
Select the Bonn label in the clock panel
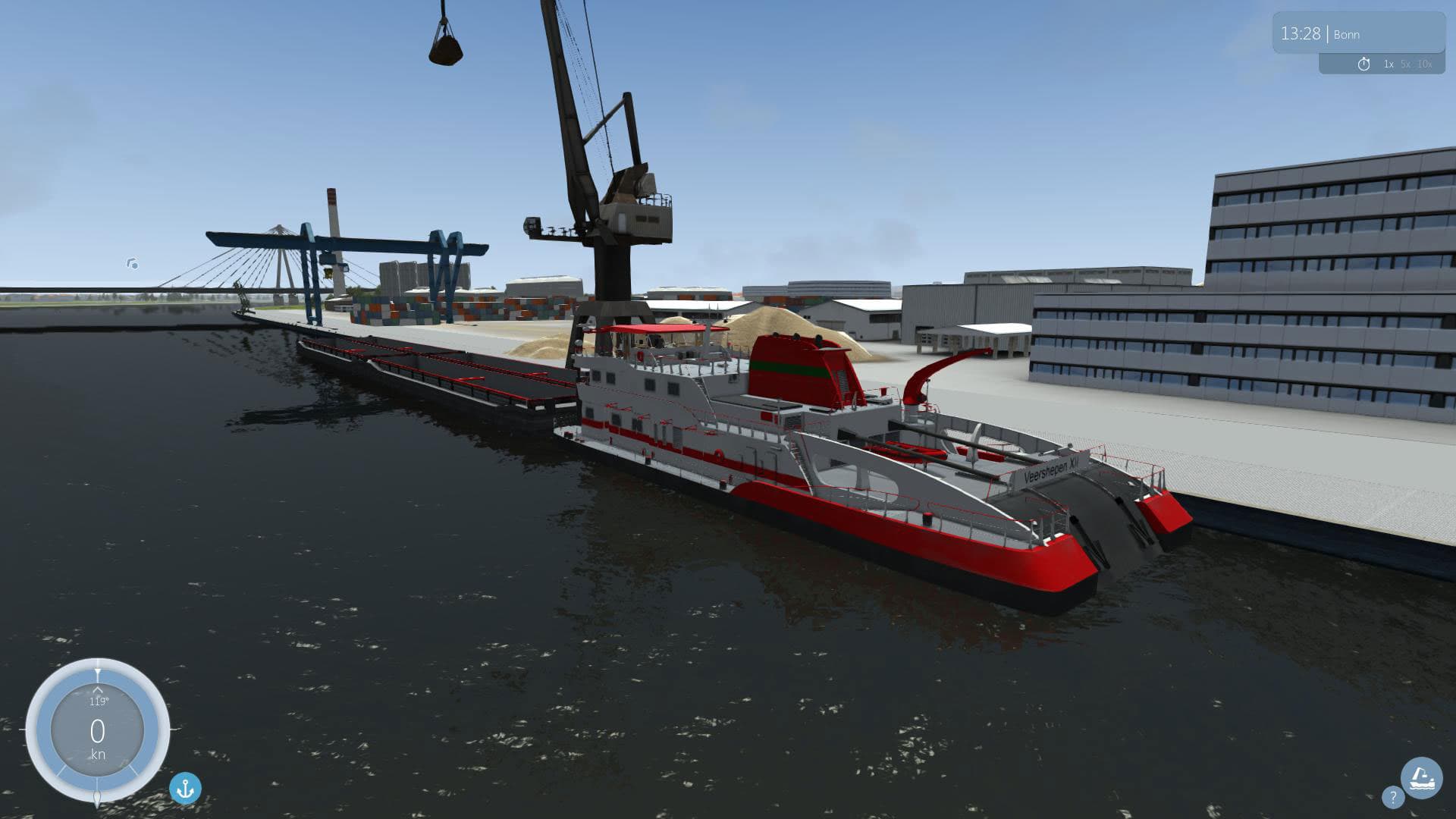[x=1347, y=34]
